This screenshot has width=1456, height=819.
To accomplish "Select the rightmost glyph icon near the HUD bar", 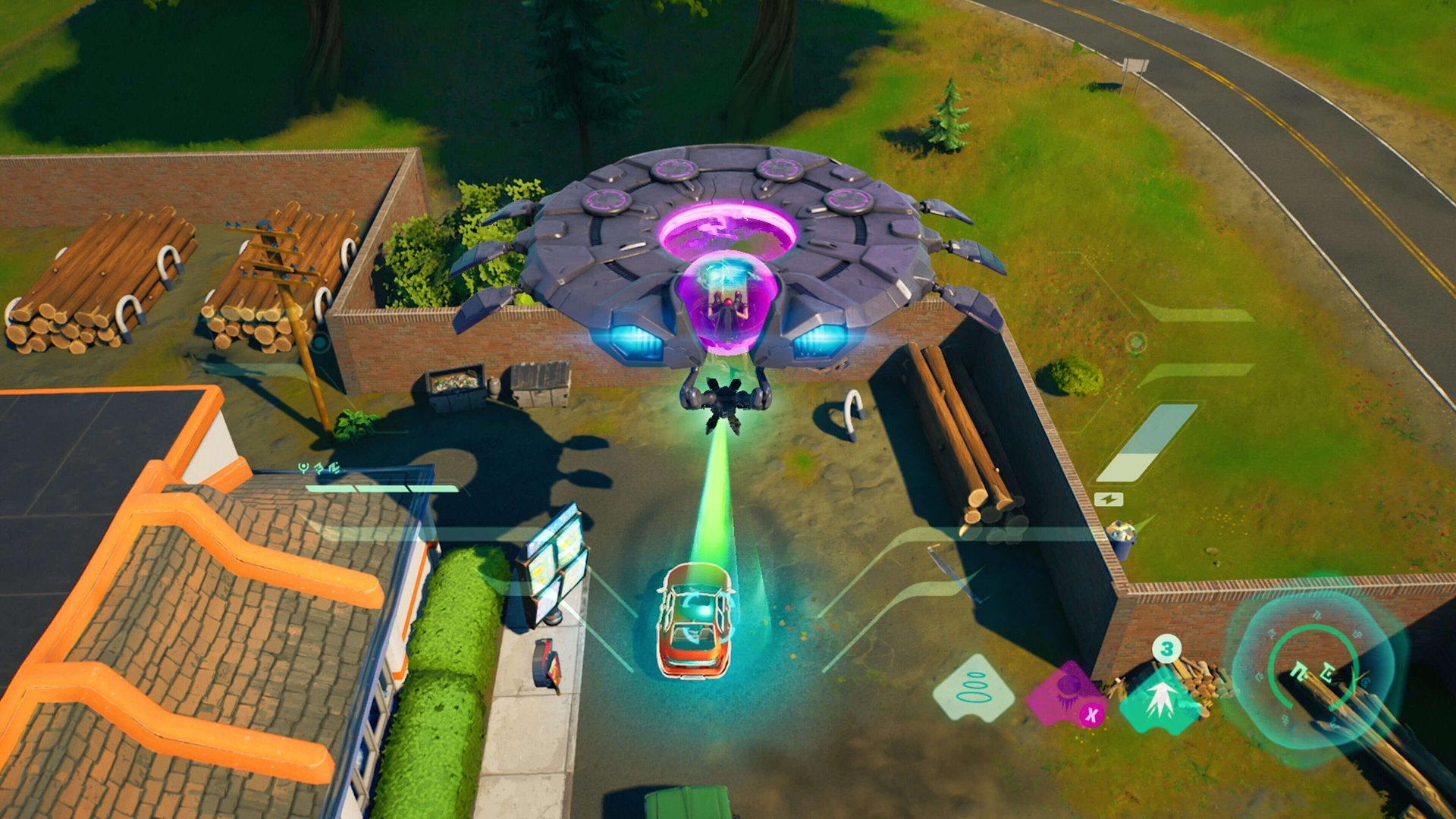I will pyautogui.click(x=334, y=469).
